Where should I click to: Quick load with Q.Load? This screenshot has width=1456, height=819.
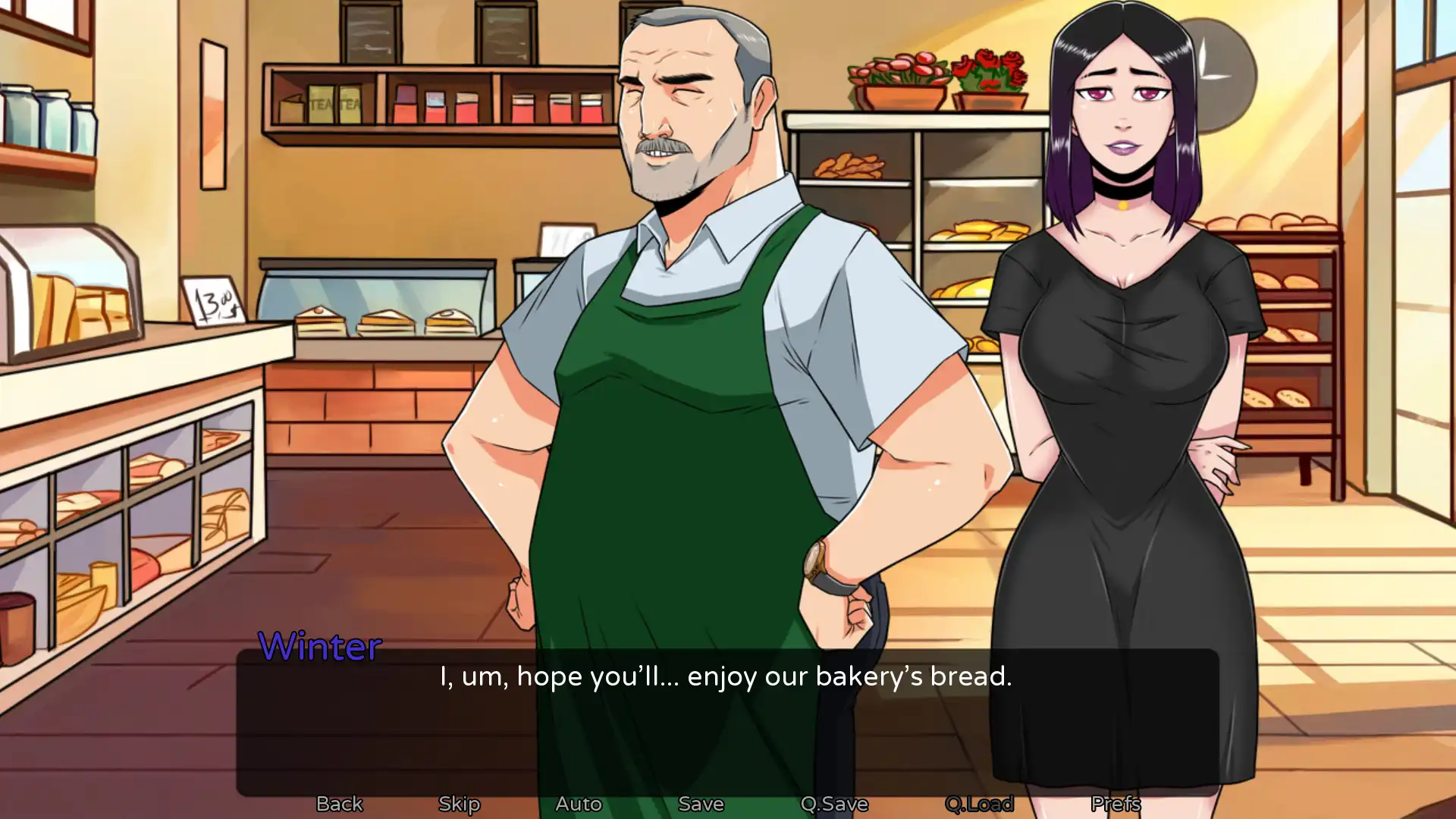pos(979,803)
